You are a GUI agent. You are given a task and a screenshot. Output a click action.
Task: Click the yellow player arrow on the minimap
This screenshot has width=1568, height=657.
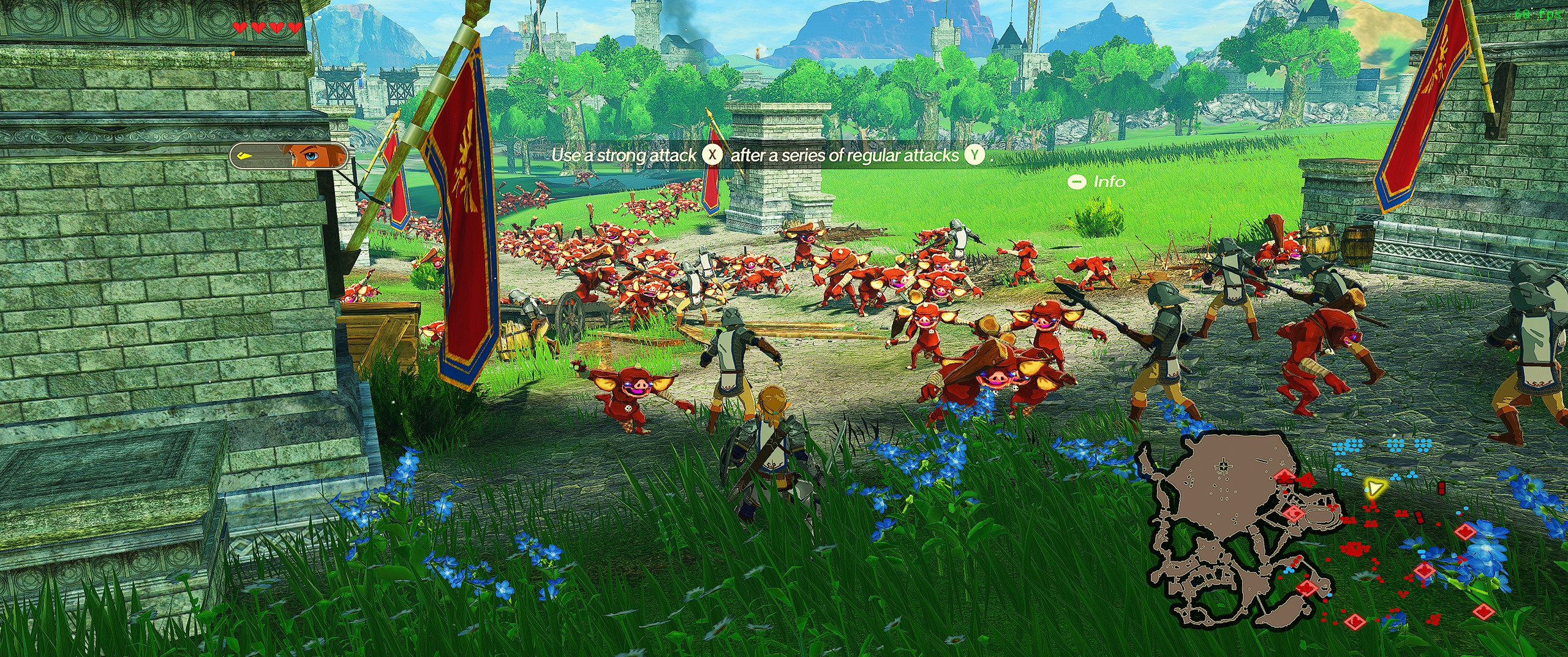click(1376, 487)
